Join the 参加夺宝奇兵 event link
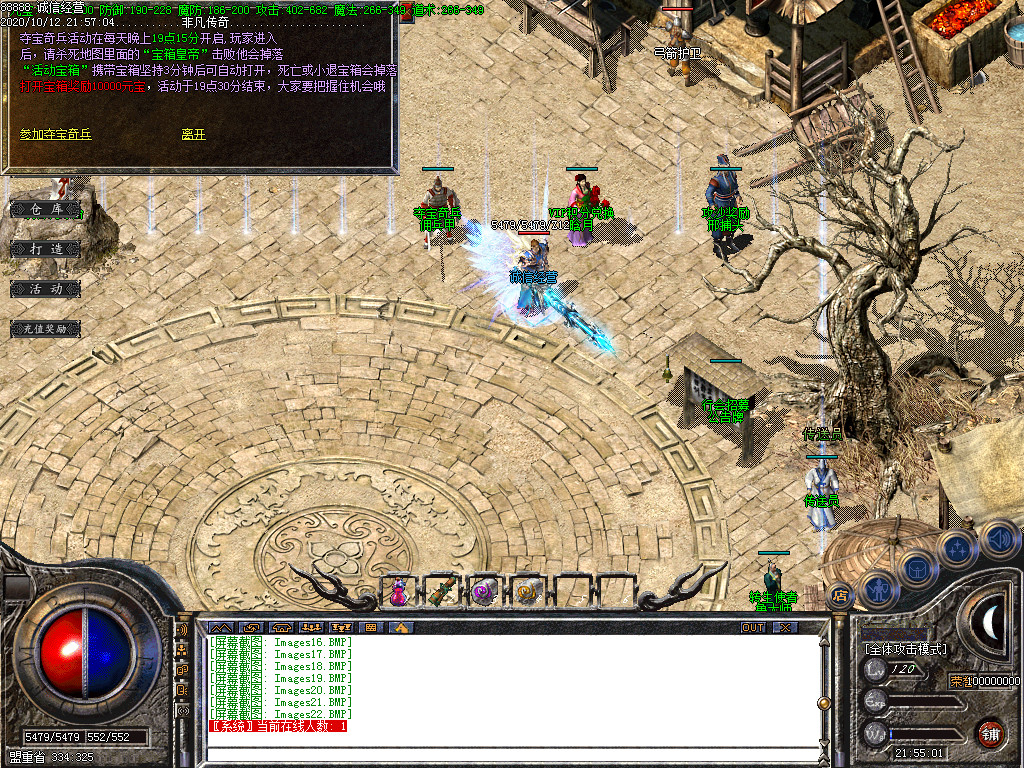The image size is (1024, 768). tap(55, 134)
